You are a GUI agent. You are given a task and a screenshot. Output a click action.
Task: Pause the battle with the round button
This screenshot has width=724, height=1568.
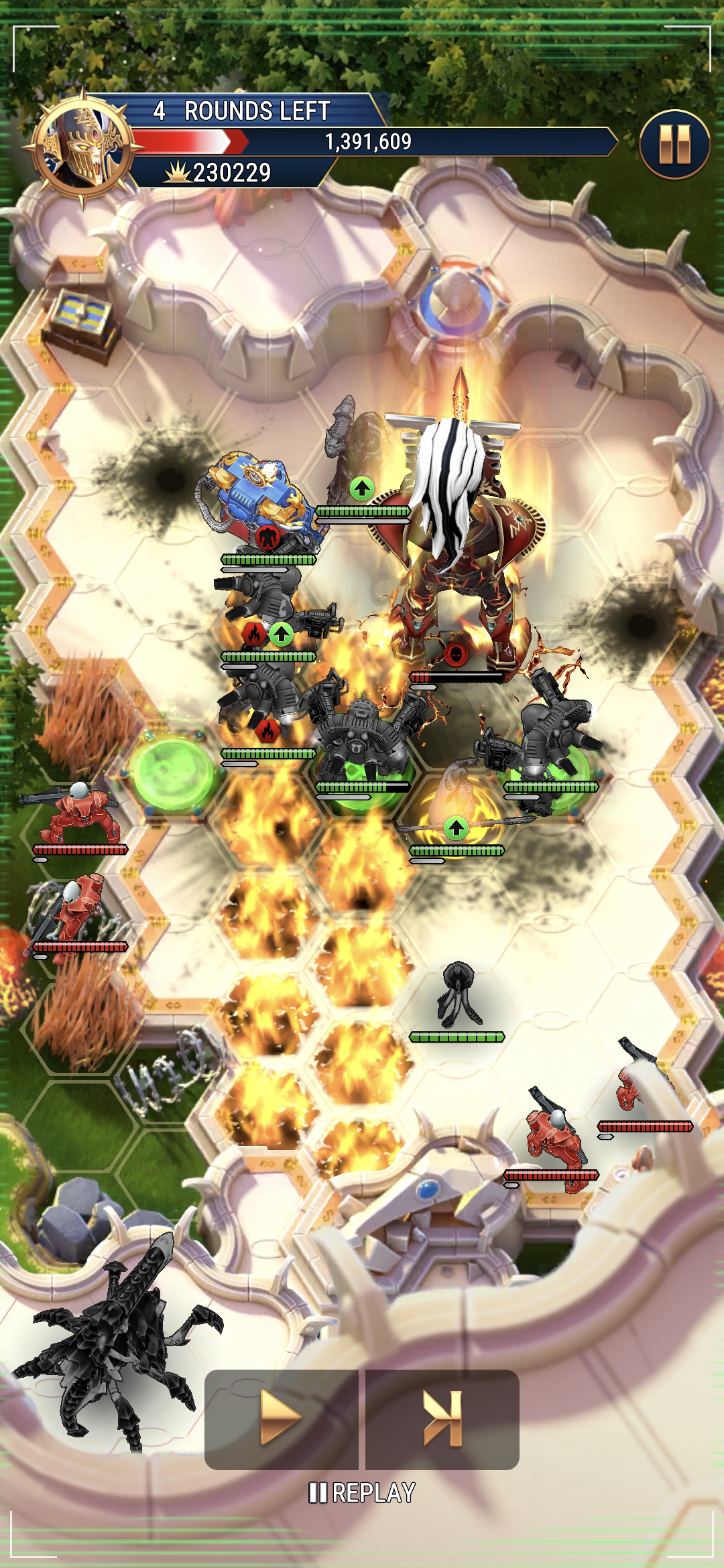point(674,145)
